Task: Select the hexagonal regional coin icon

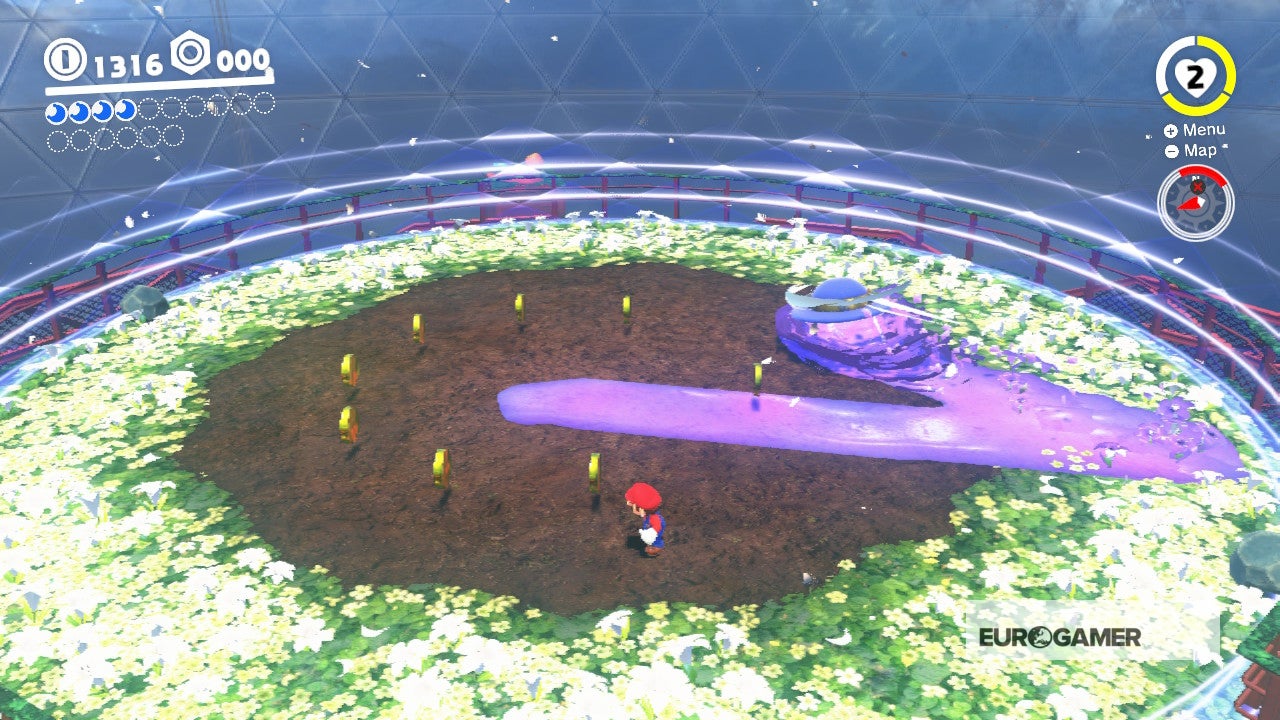Action: click(x=190, y=55)
